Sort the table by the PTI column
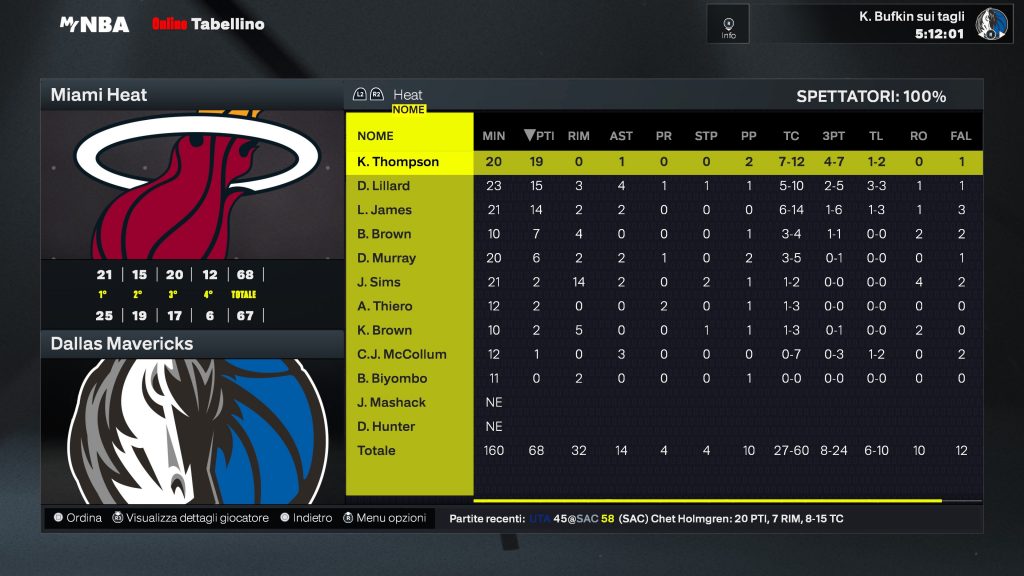Image resolution: width=1024 pixels, height=576 pixels. (x=540, y=136)
